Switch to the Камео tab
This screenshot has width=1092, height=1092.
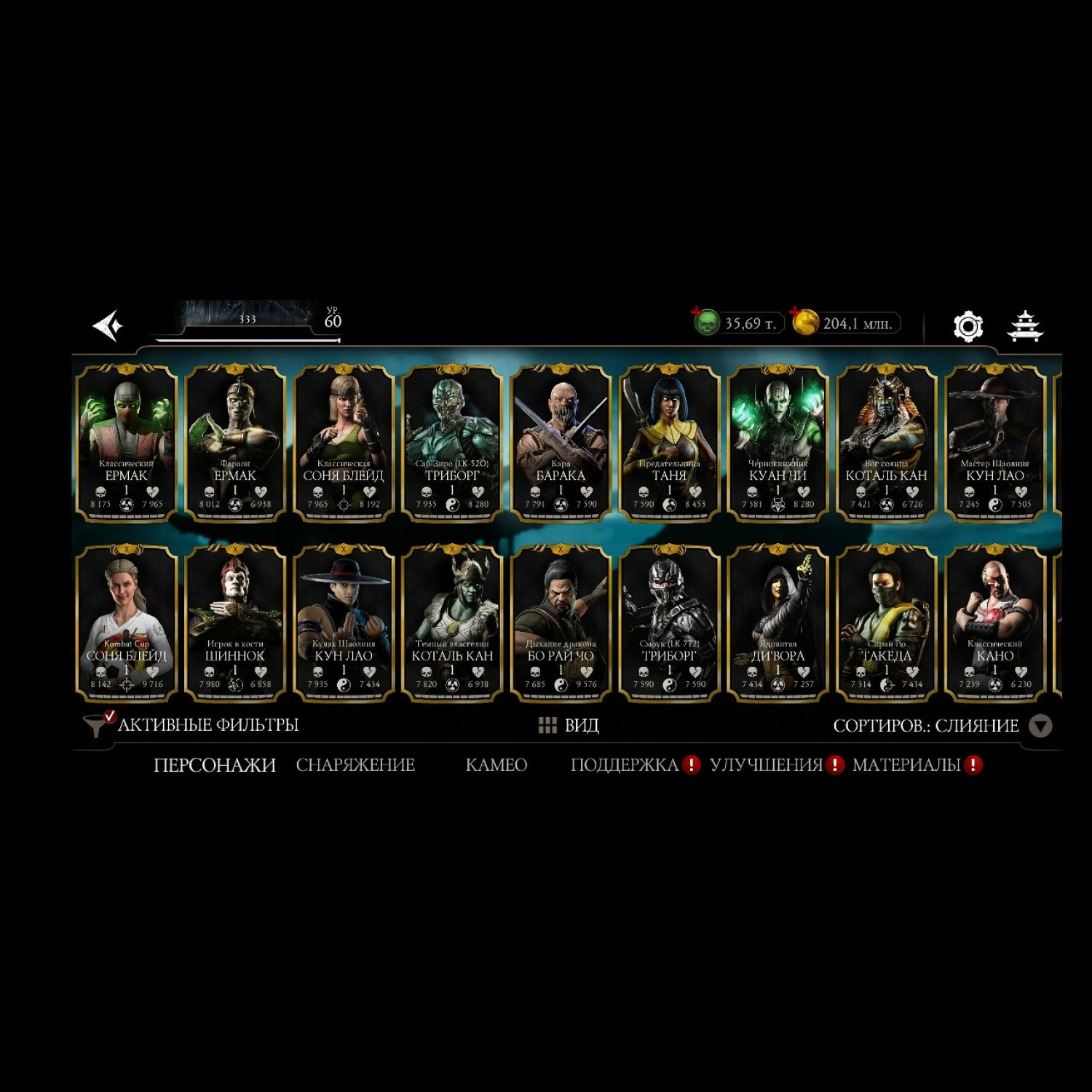pos(496,765)
